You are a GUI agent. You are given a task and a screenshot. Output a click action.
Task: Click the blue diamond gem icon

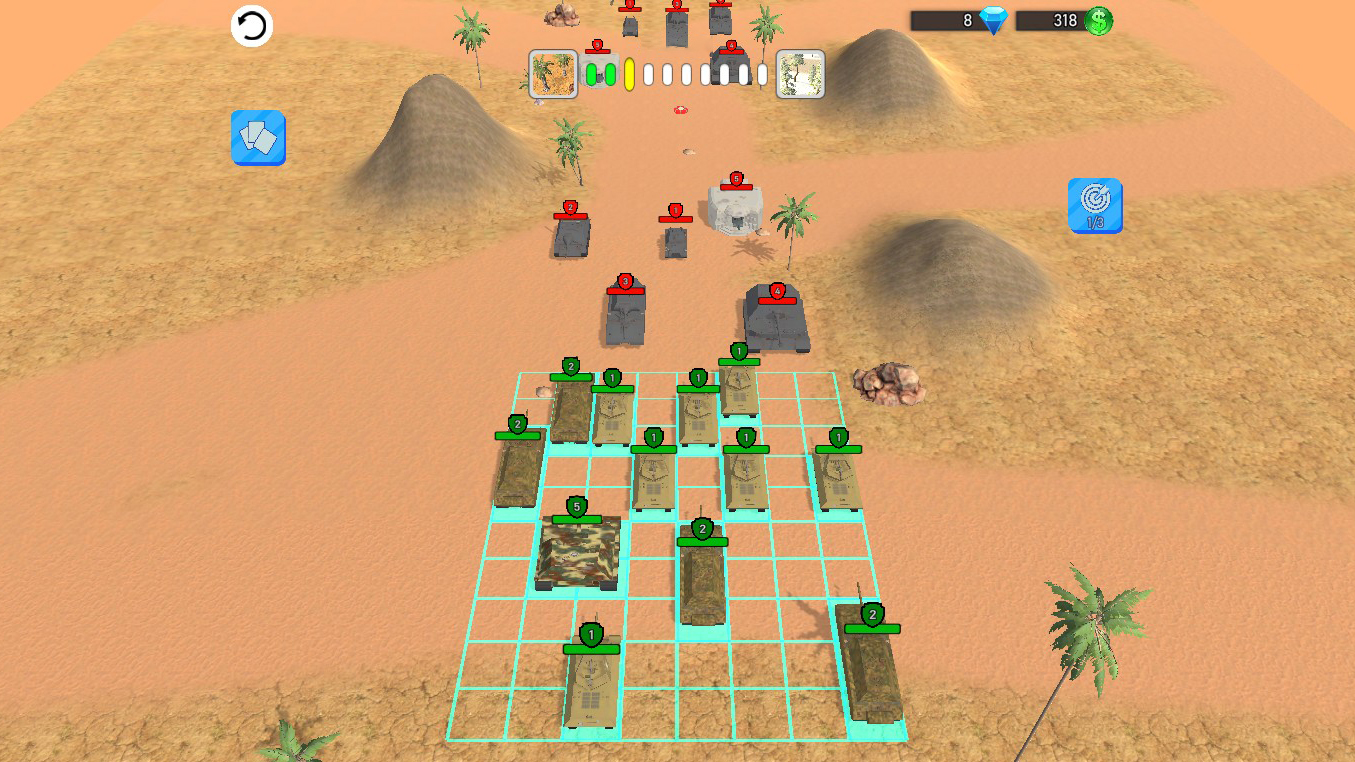click(991, 20)
